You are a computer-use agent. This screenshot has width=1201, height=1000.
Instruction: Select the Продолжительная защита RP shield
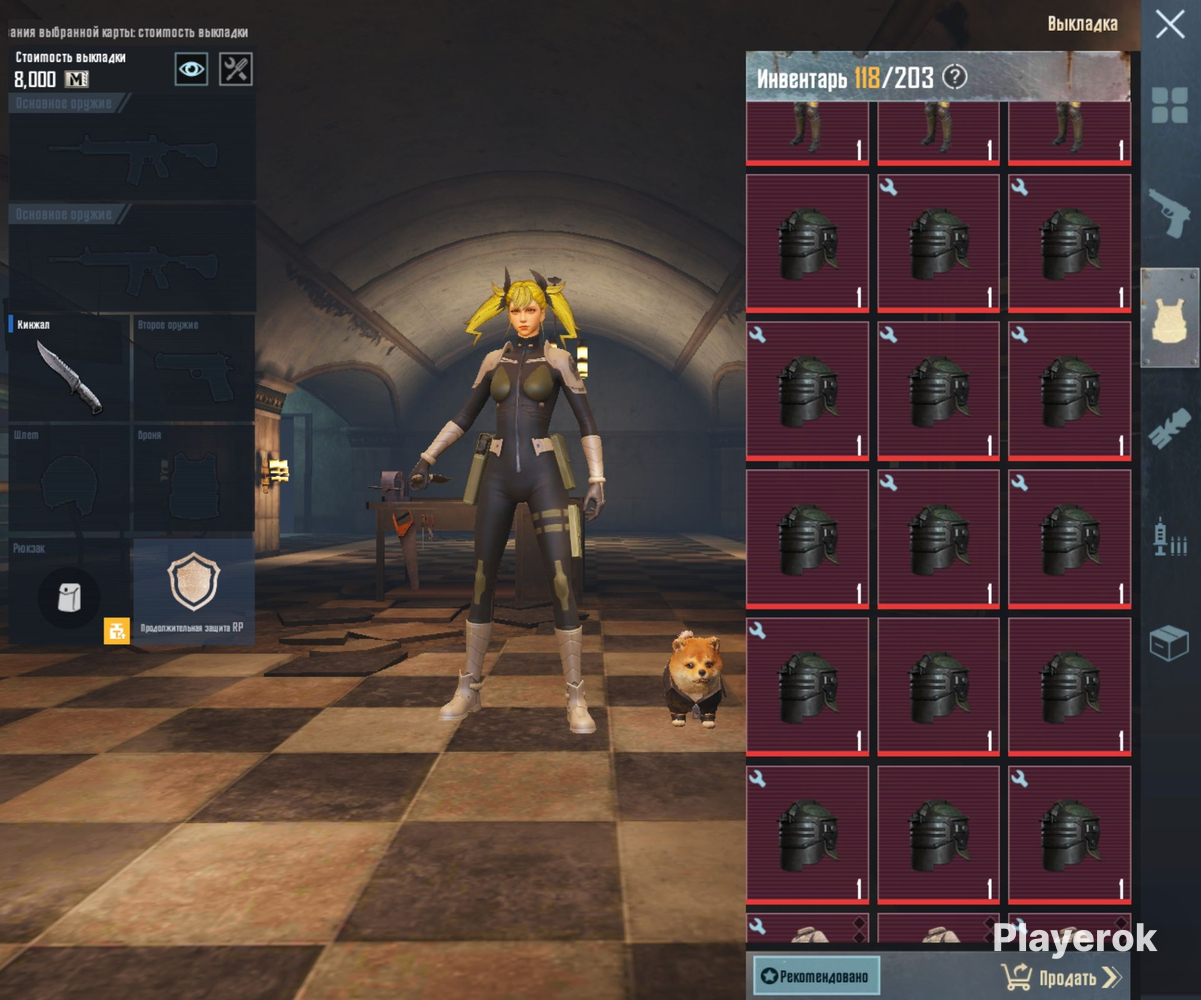point(193,588)
